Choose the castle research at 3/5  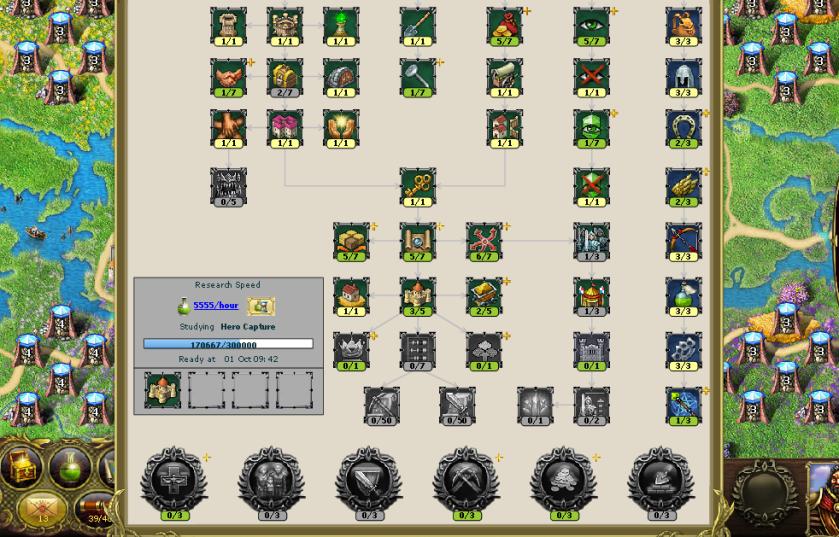[x=417, y=295]
